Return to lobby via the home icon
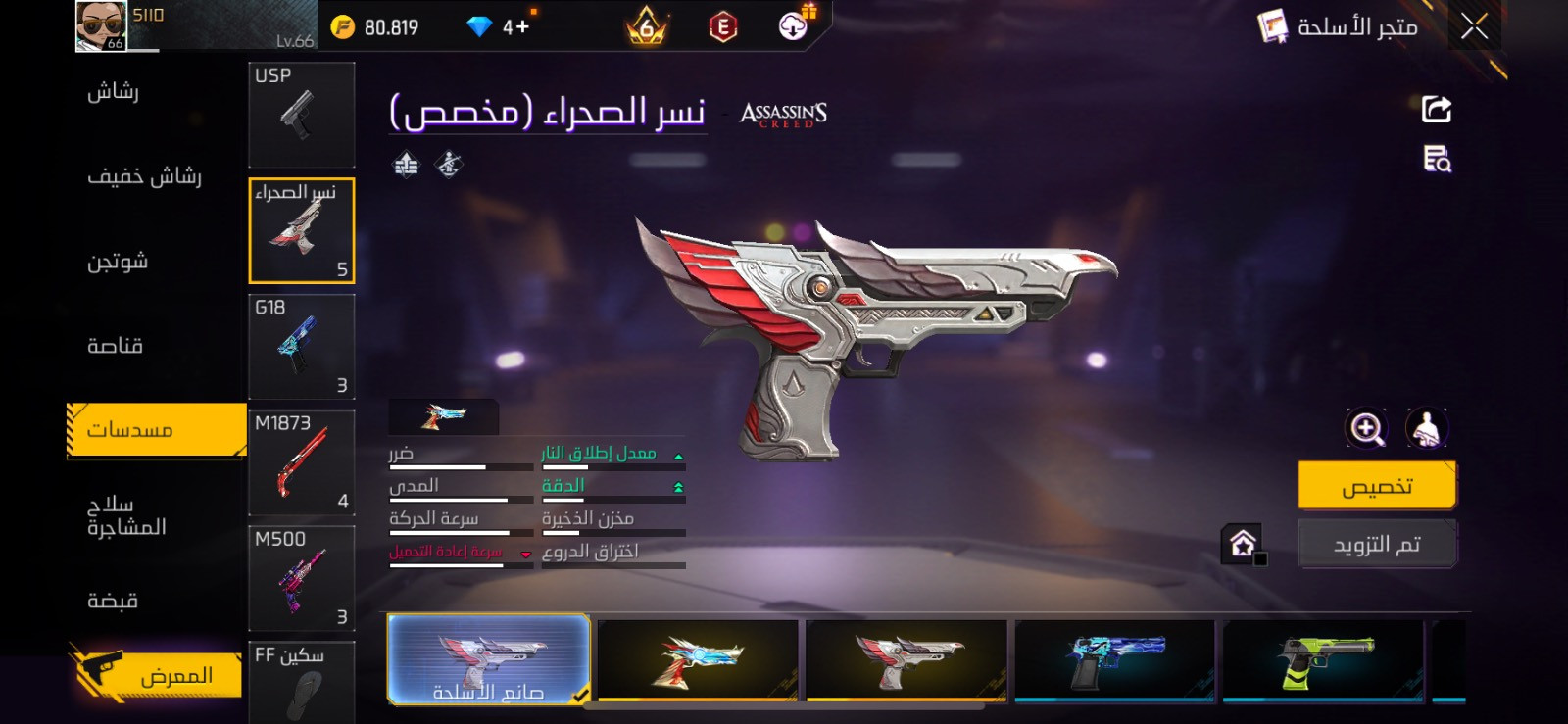This screenshot has width=1568, height=724. pos(1243,543)
